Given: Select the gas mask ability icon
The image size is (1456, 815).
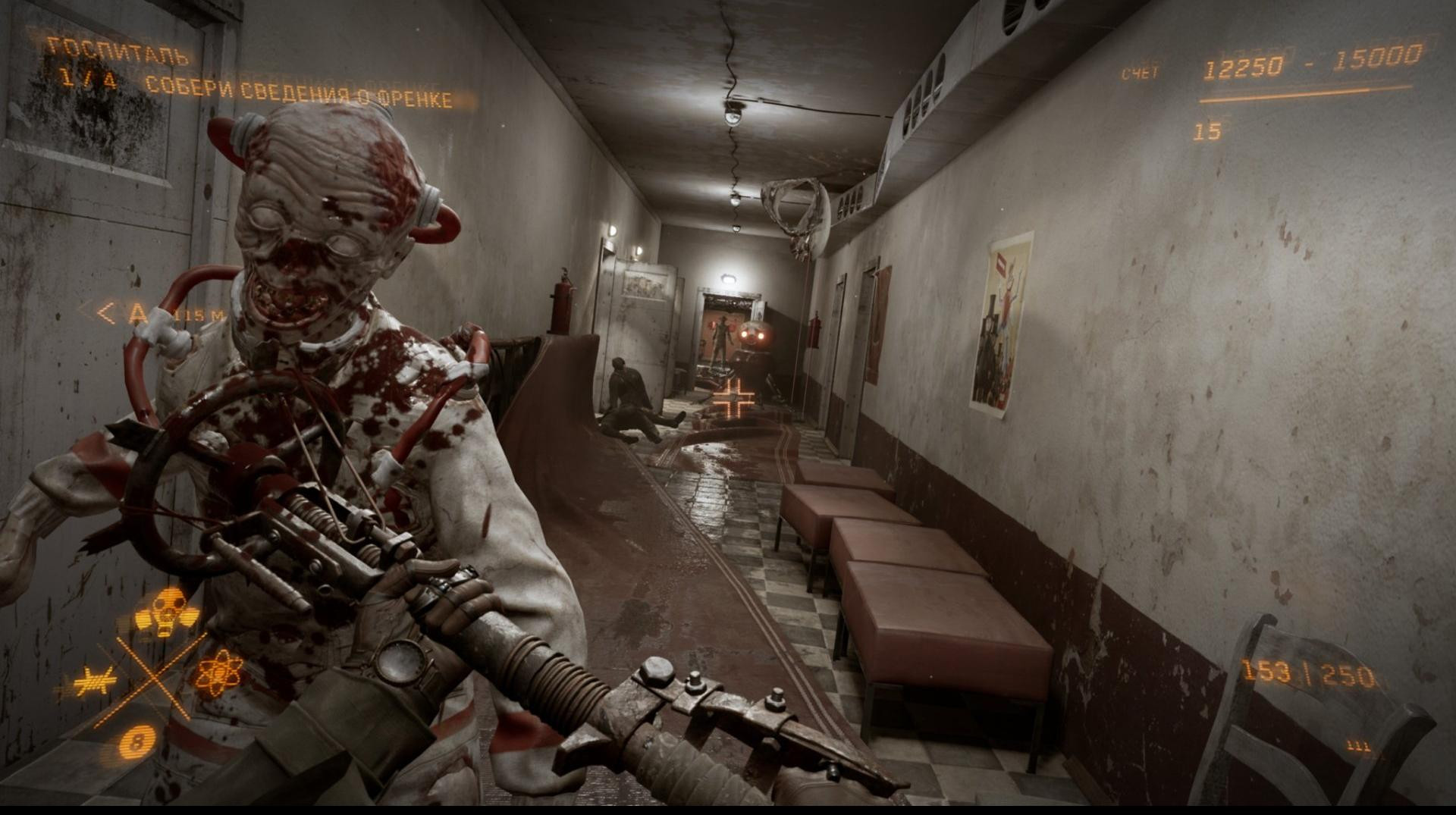Looking at the screenshot, I should (x=166, y=611).
